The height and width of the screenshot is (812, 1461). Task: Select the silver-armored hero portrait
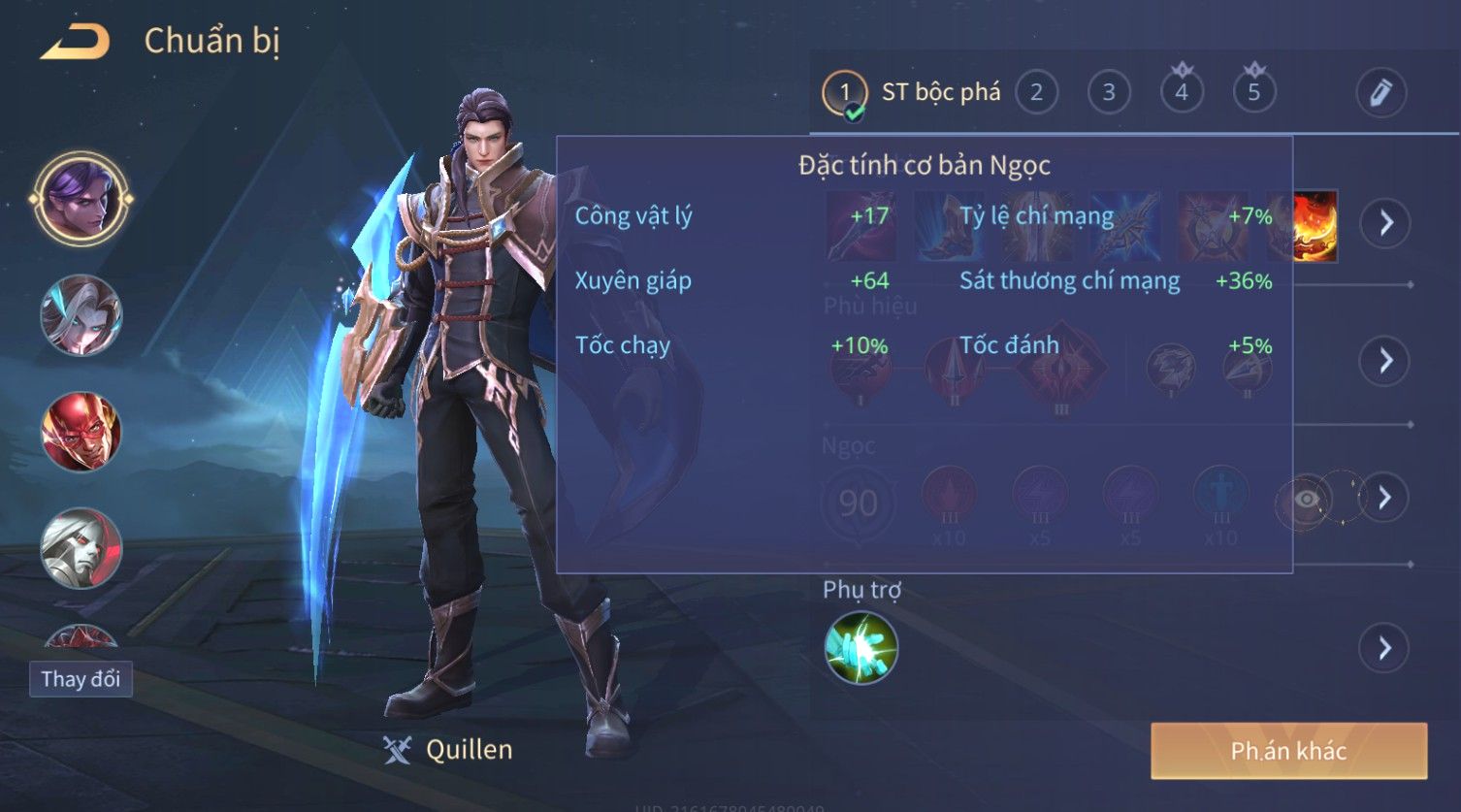[x=81, y=548]
